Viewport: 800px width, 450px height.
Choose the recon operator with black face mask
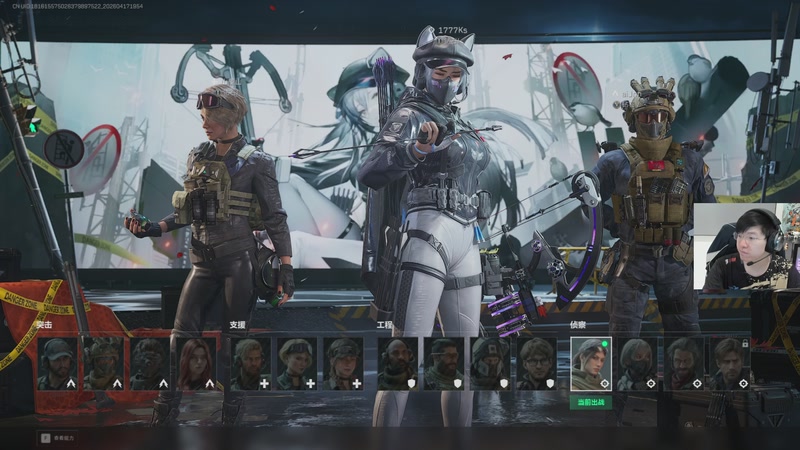(x=637, y=363)
